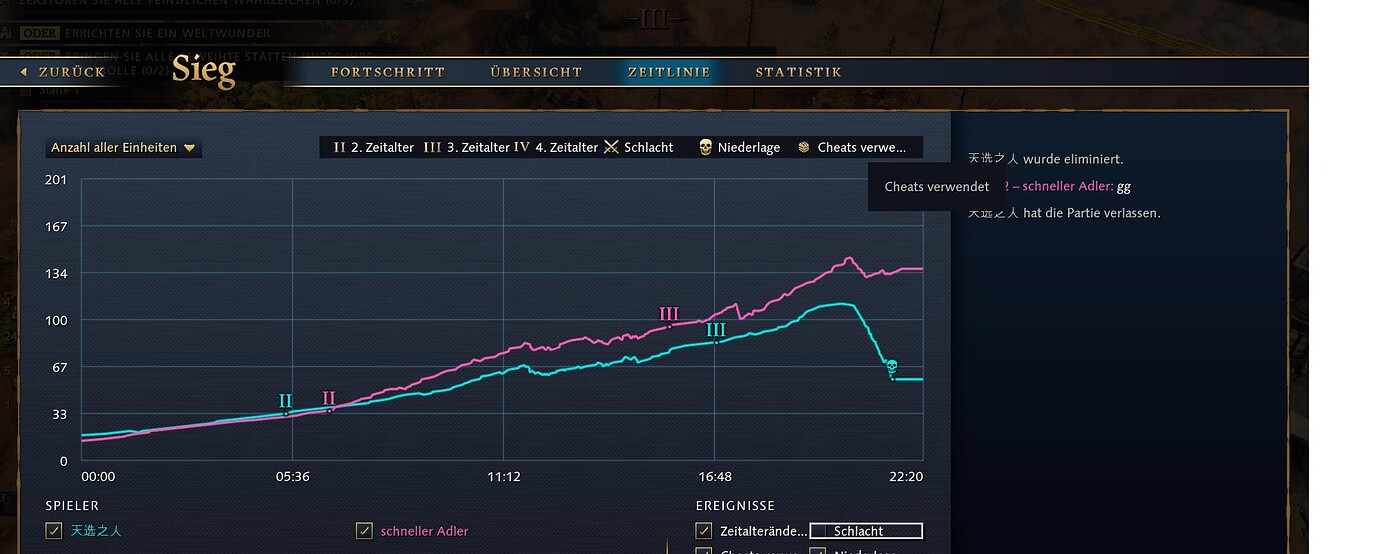Click the pink III age marker
The width and height of the screenshot is (1380, 554).
669,315
